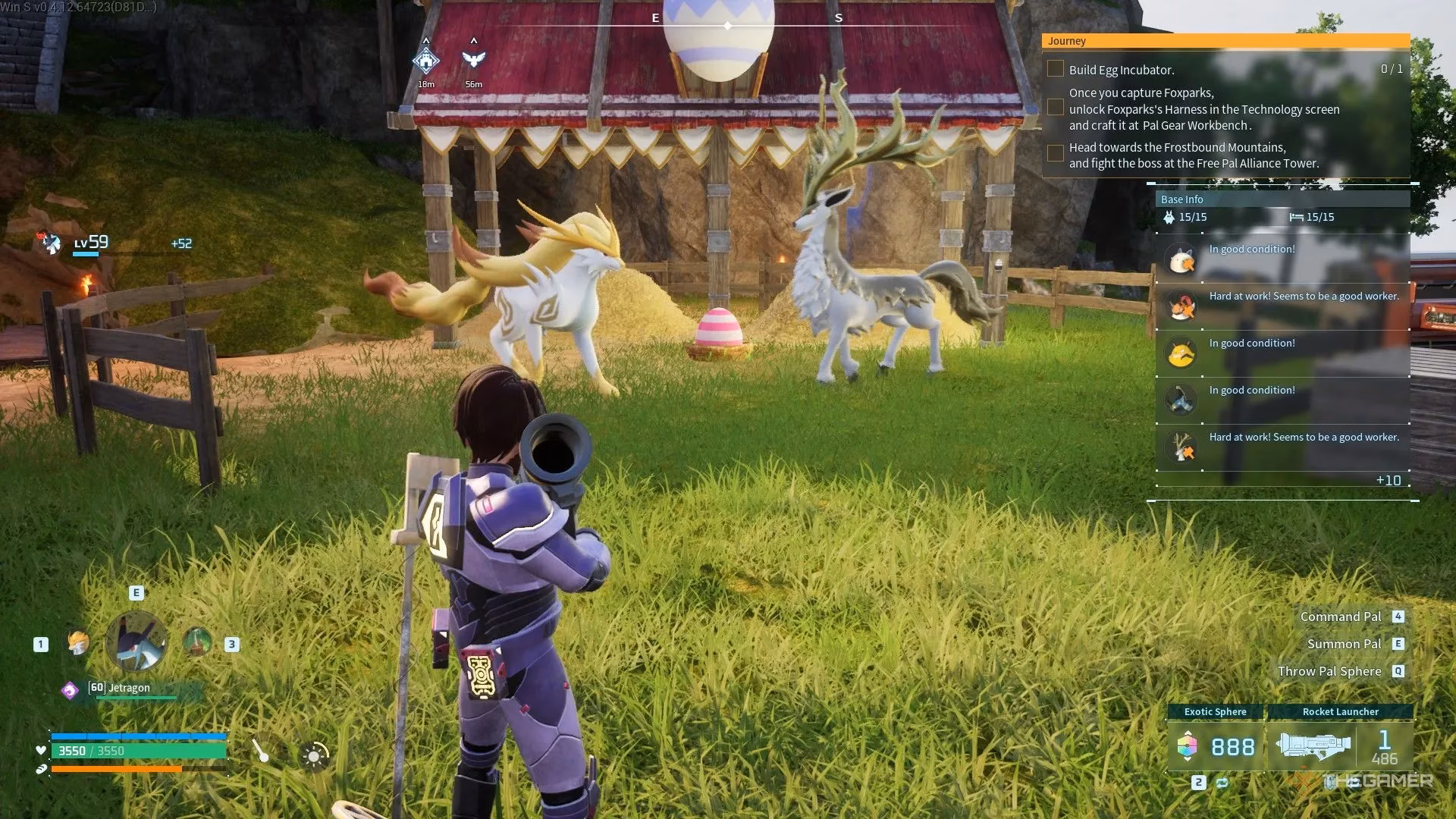Expand the +10 more base pals

(x=1388, y=480)
